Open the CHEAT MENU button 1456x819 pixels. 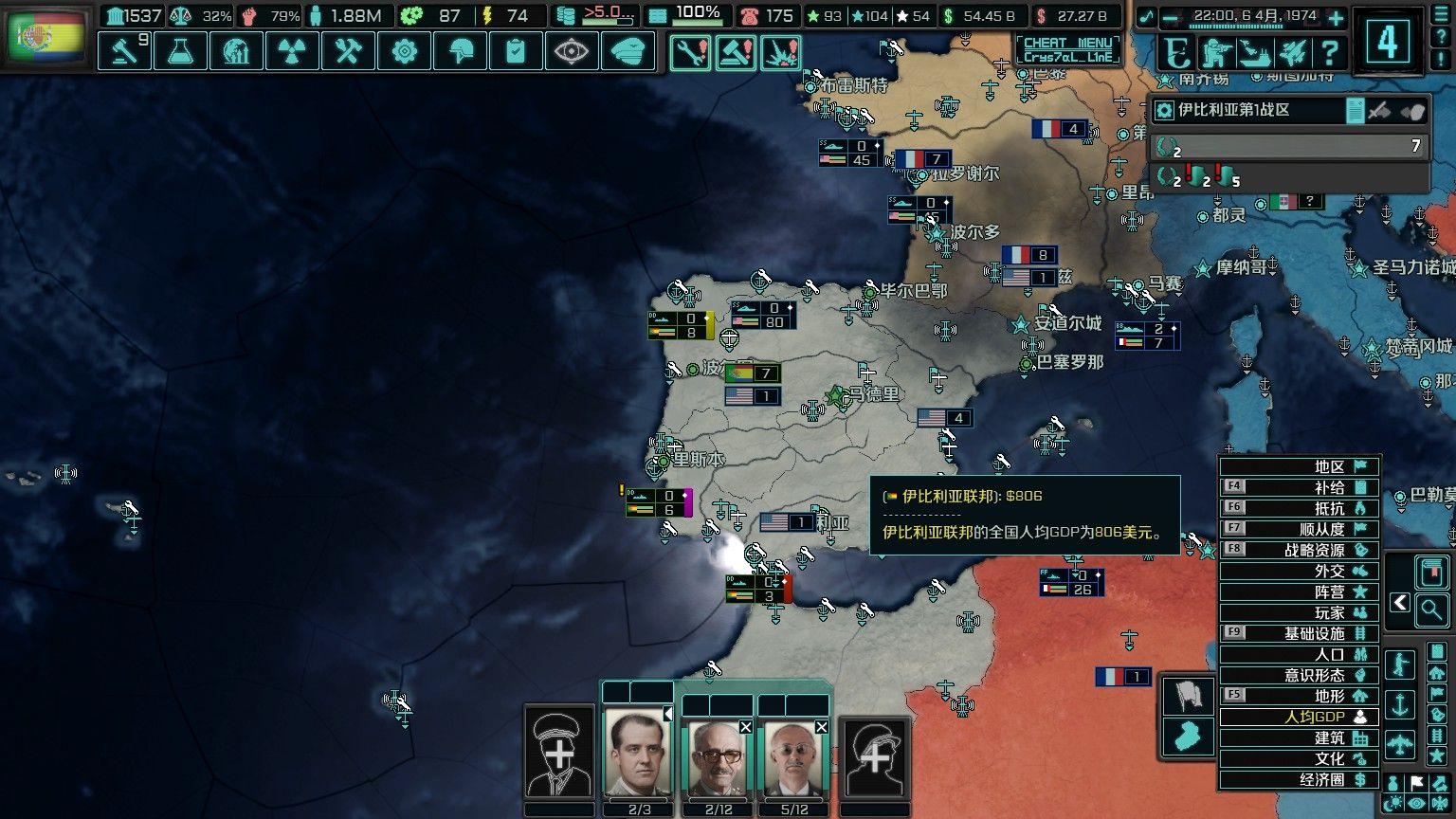tap(1067, 49)
